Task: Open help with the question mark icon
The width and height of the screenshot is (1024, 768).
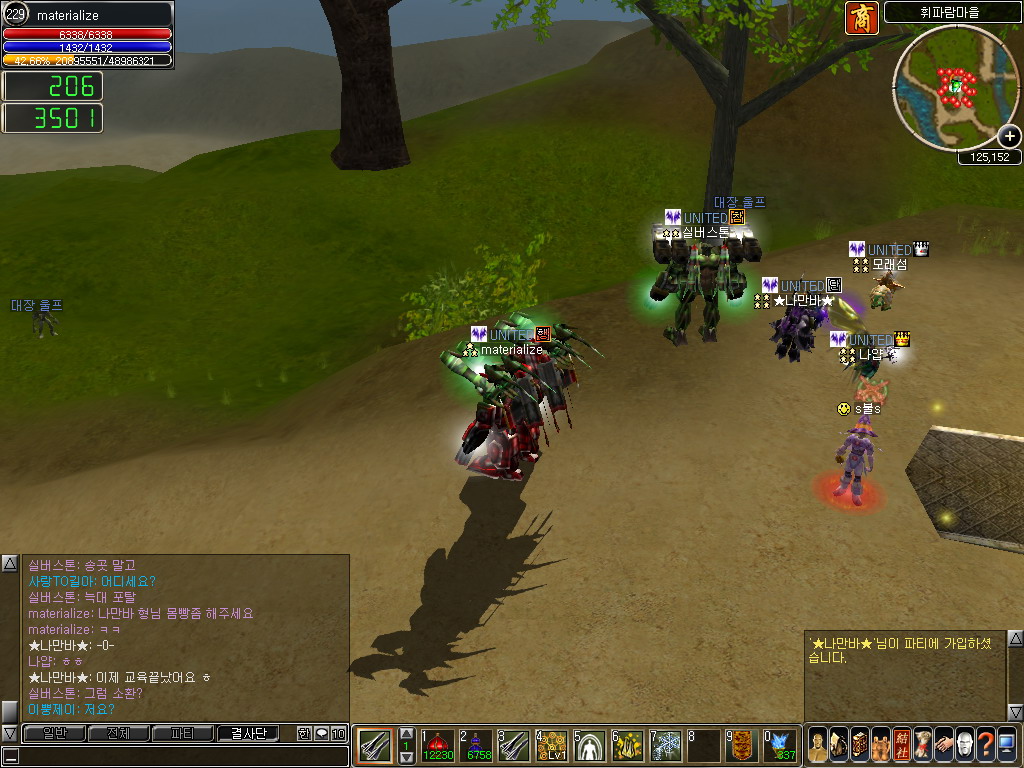Action: point(986,746)
